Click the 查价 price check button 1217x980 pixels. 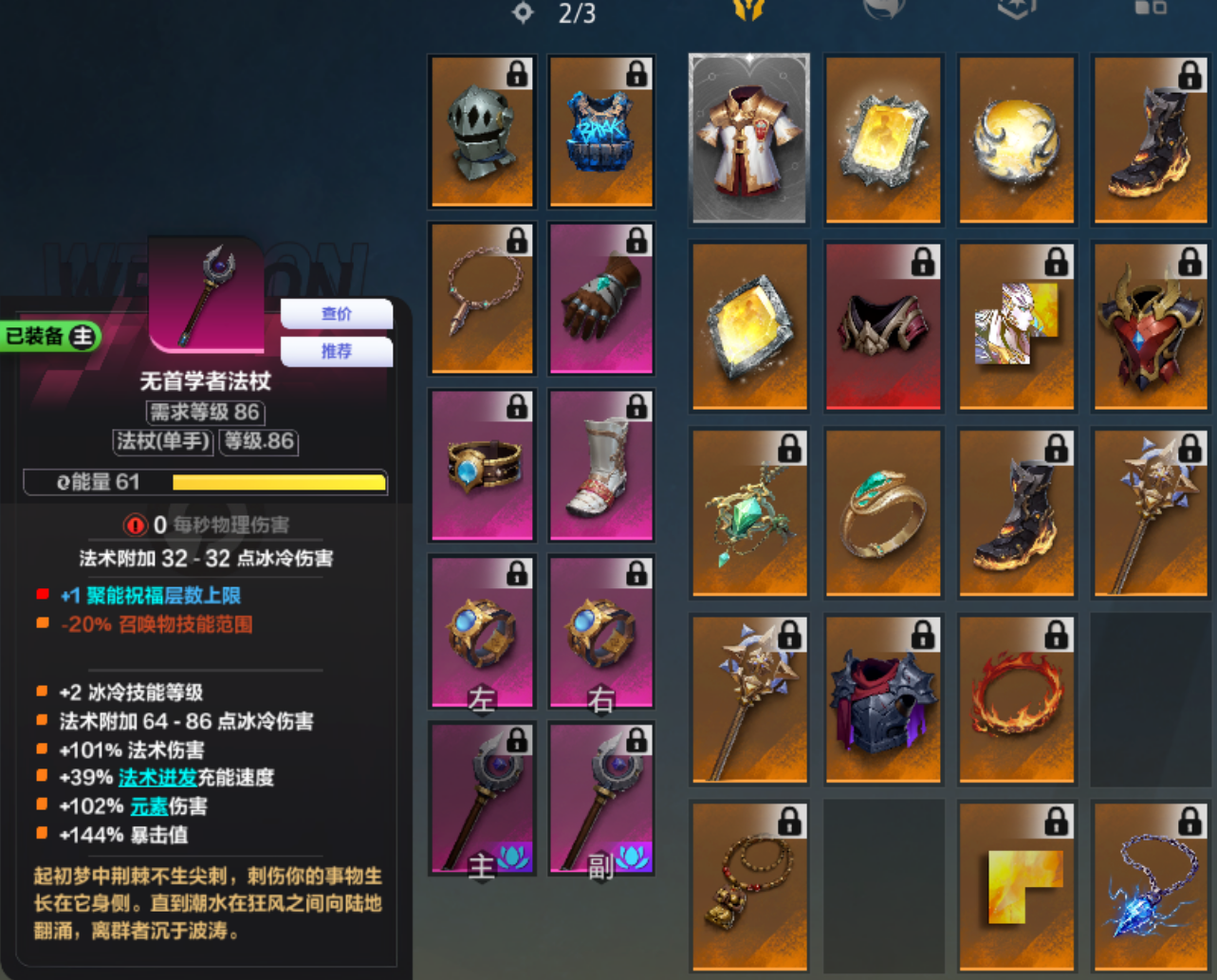point(338,313)
